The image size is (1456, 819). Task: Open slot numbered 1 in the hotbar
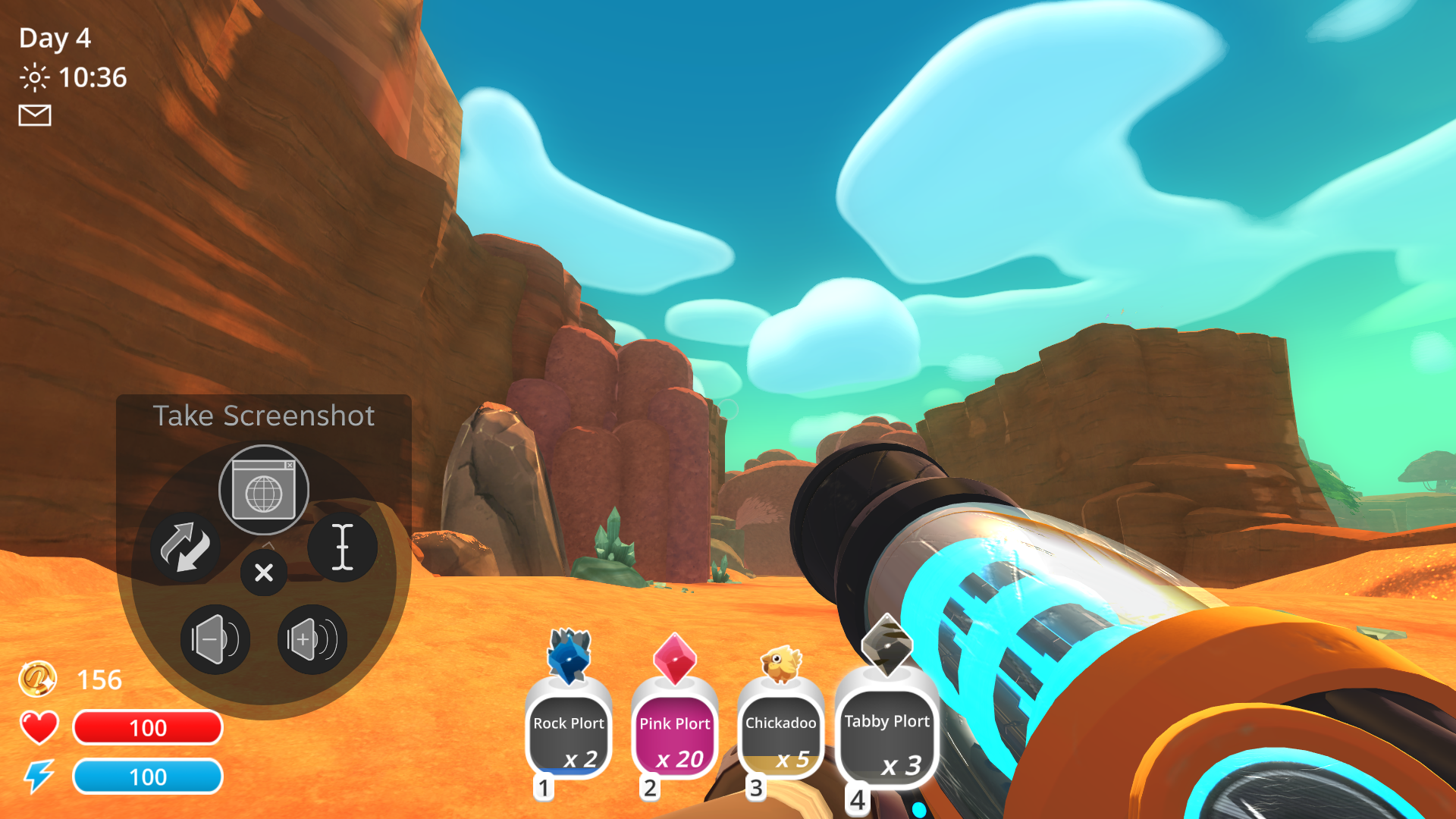pyautogui.click(x=542, y=789)
